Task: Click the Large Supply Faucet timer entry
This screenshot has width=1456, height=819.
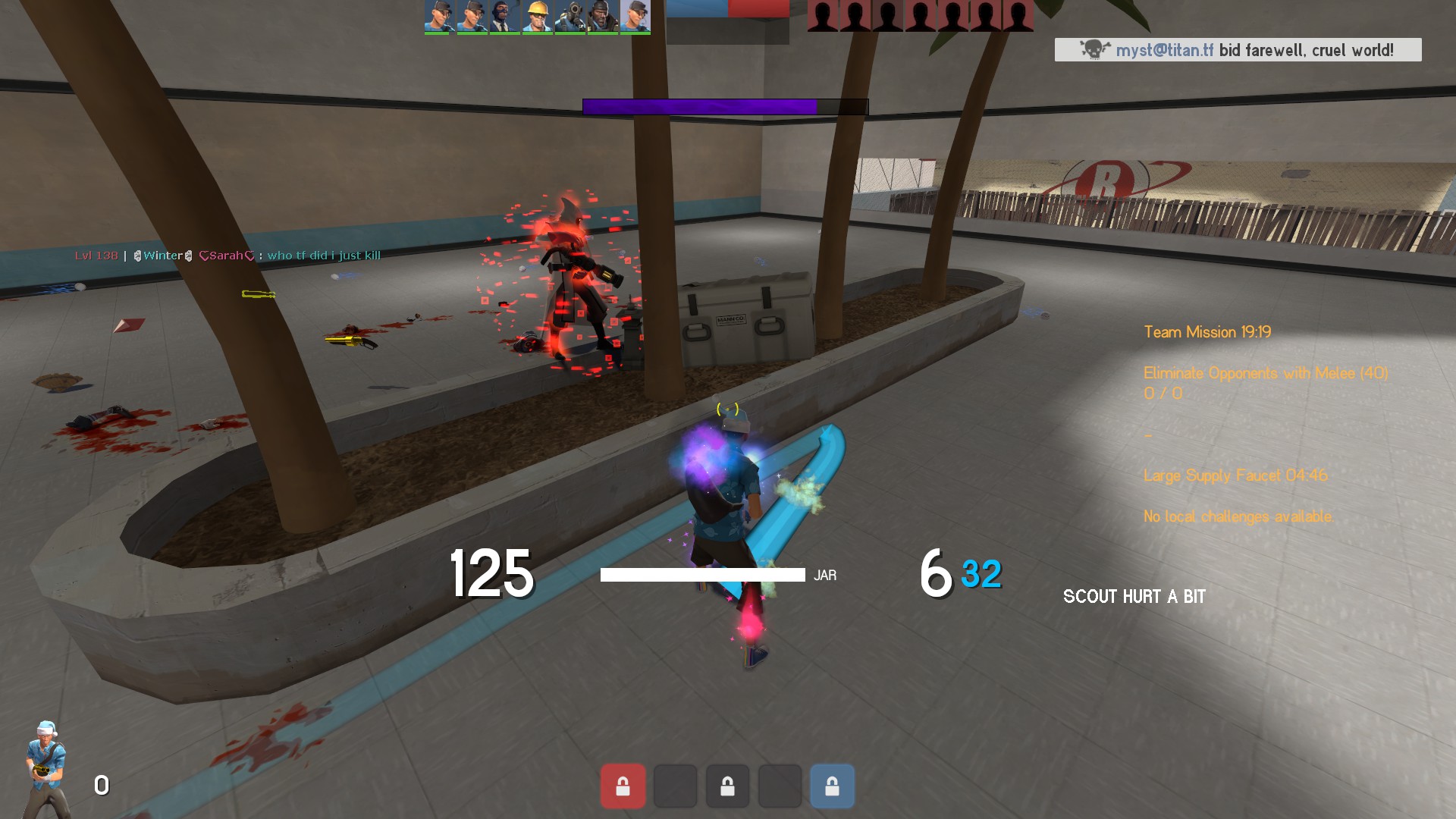Action: [1235, 475]
